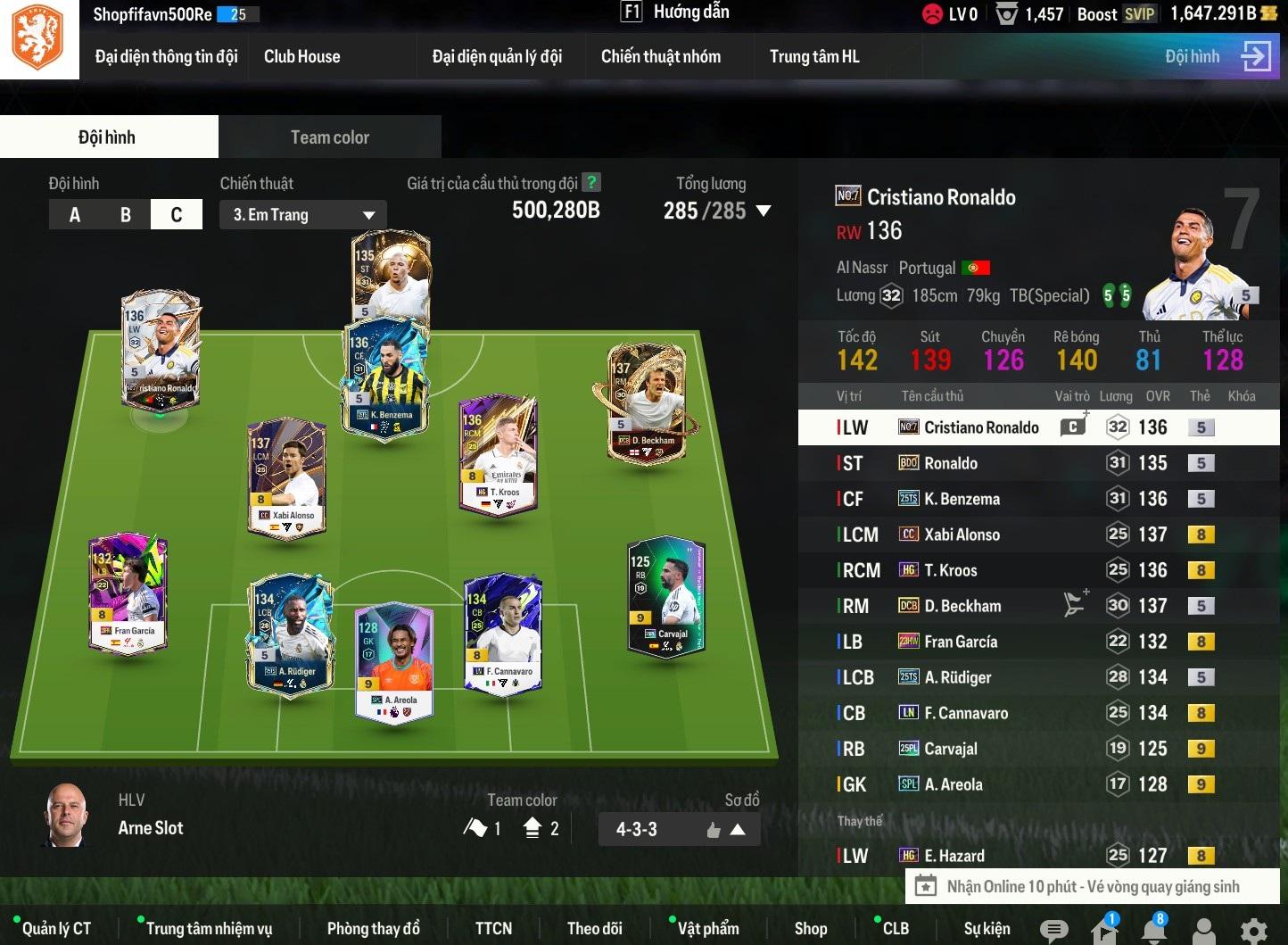Open the tactics dropdown showing Em Trang

tap(303, 215)
